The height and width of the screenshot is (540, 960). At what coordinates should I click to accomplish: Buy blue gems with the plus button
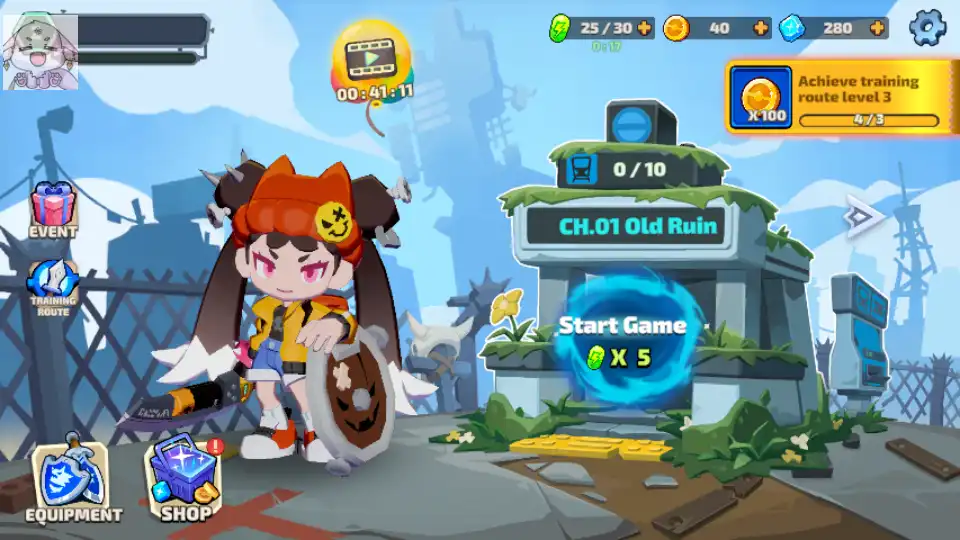(x=876, y=28)
